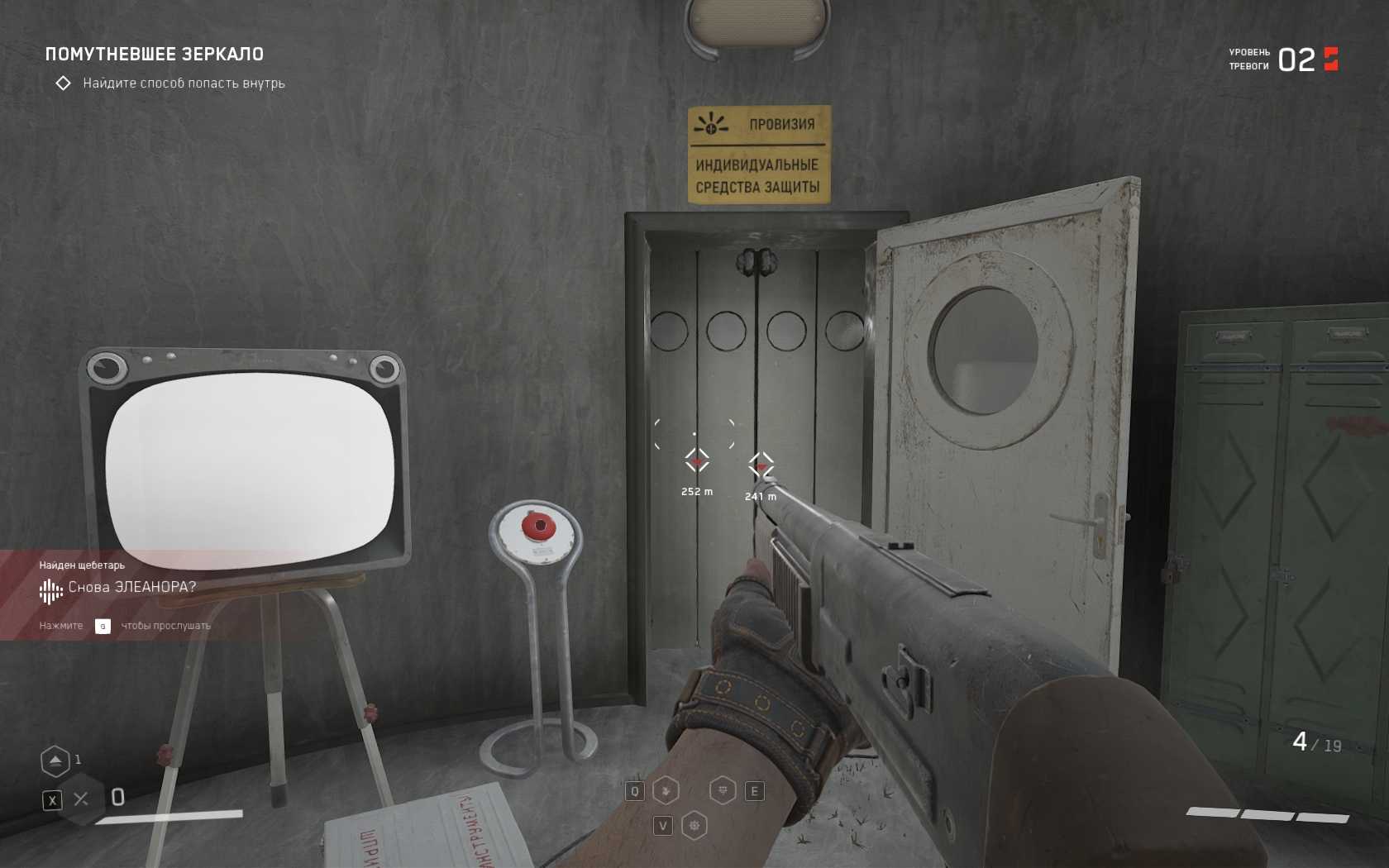Open the found chirper 'Снова ЭЛЕАНОРА?' notification

pos(132,587)
